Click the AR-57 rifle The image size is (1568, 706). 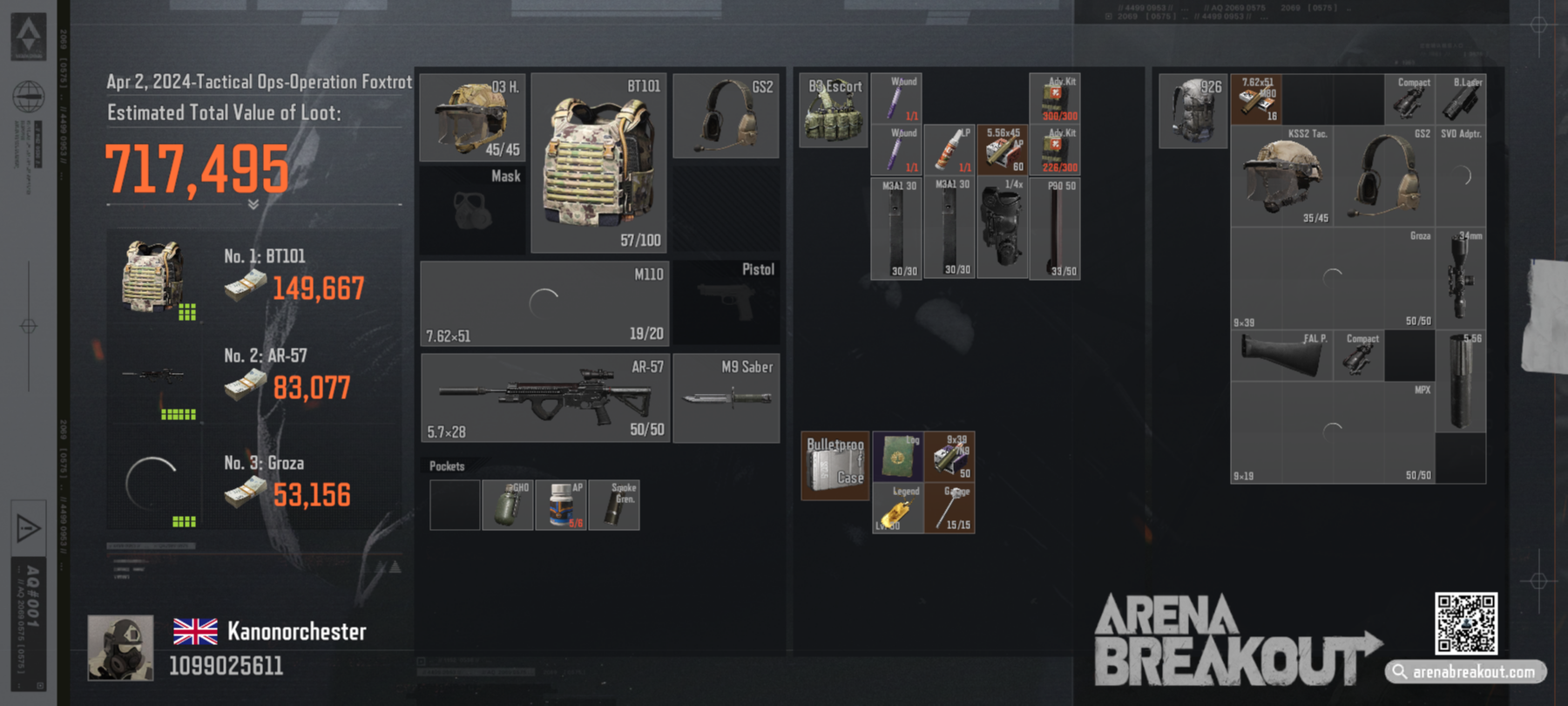[x=544, y=397]
